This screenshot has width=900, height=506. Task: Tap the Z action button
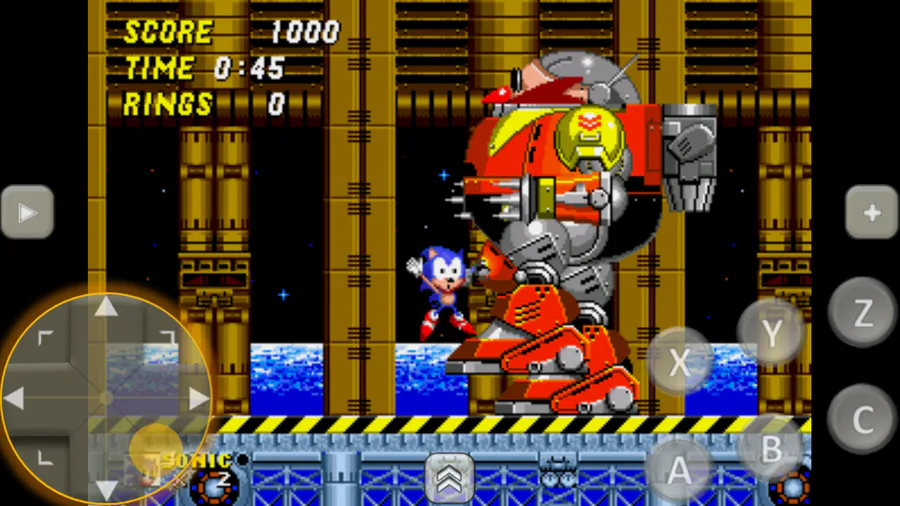click(x=861, y=312)
